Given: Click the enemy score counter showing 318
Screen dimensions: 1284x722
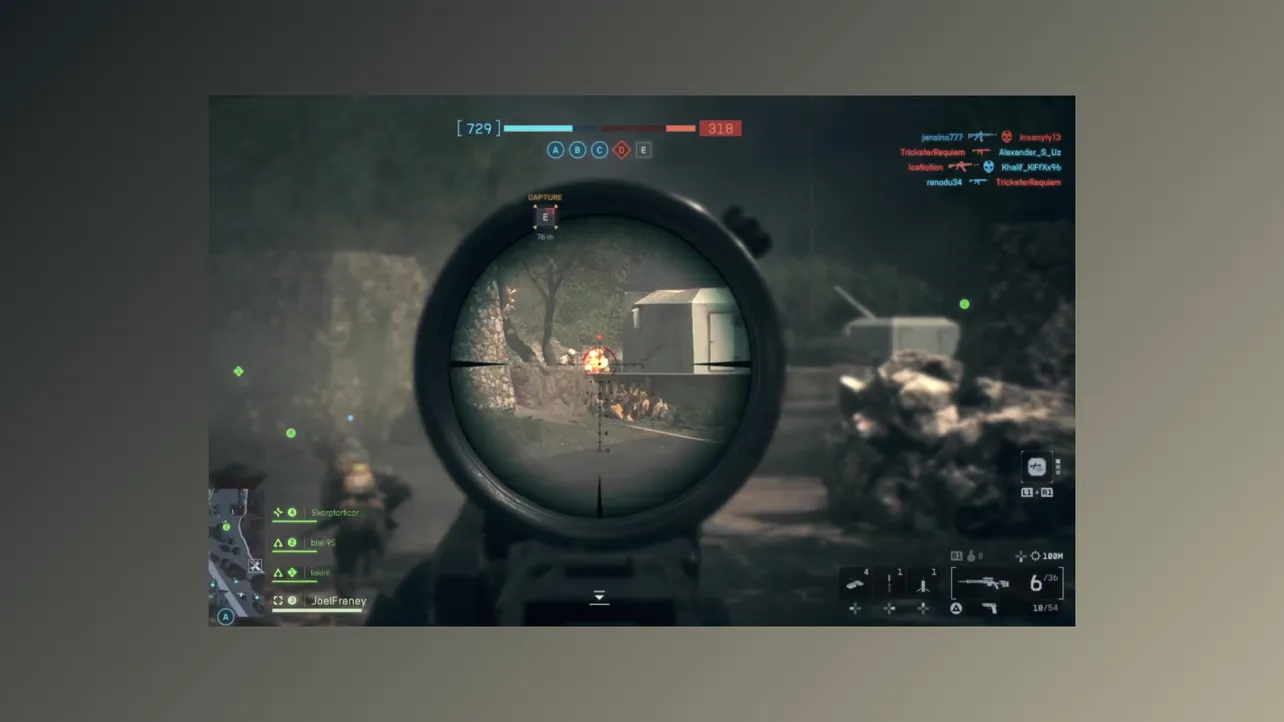Looking at the screenshot, I should click(722, 128).
